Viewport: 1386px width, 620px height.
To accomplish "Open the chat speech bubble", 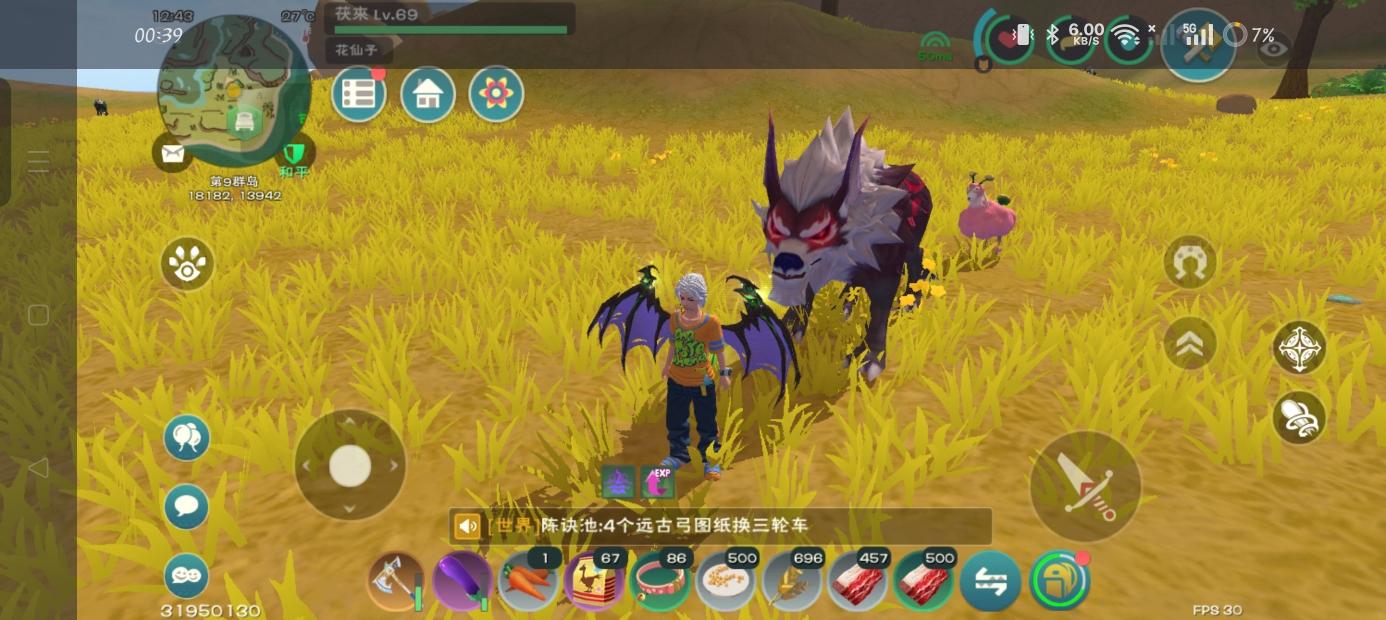I will coord(187,506).
